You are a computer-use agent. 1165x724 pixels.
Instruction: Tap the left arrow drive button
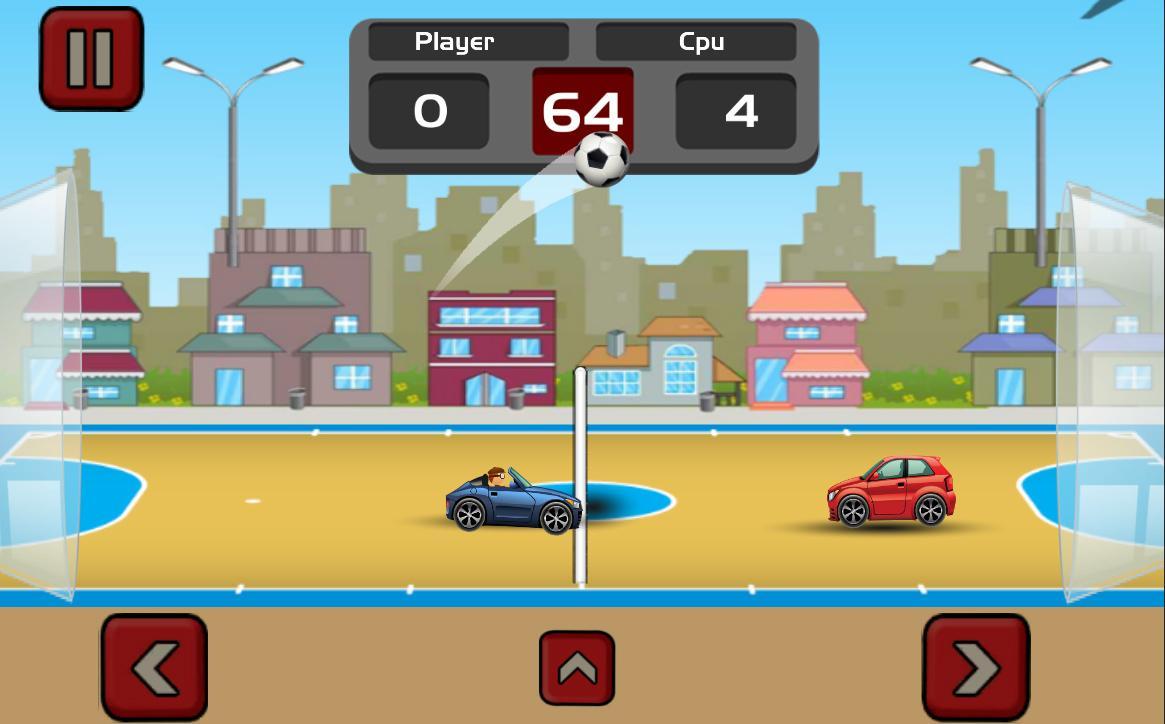[x=154, y=667]
